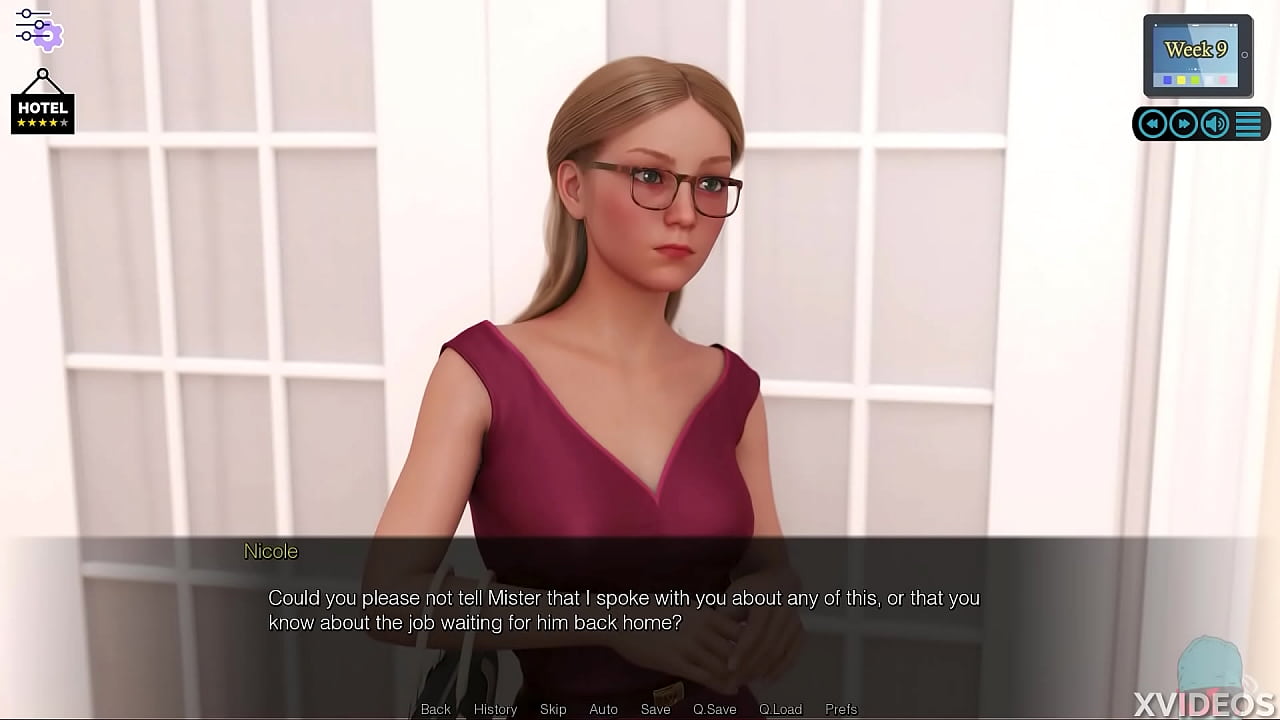Open the Save screen

pos(655,709)
